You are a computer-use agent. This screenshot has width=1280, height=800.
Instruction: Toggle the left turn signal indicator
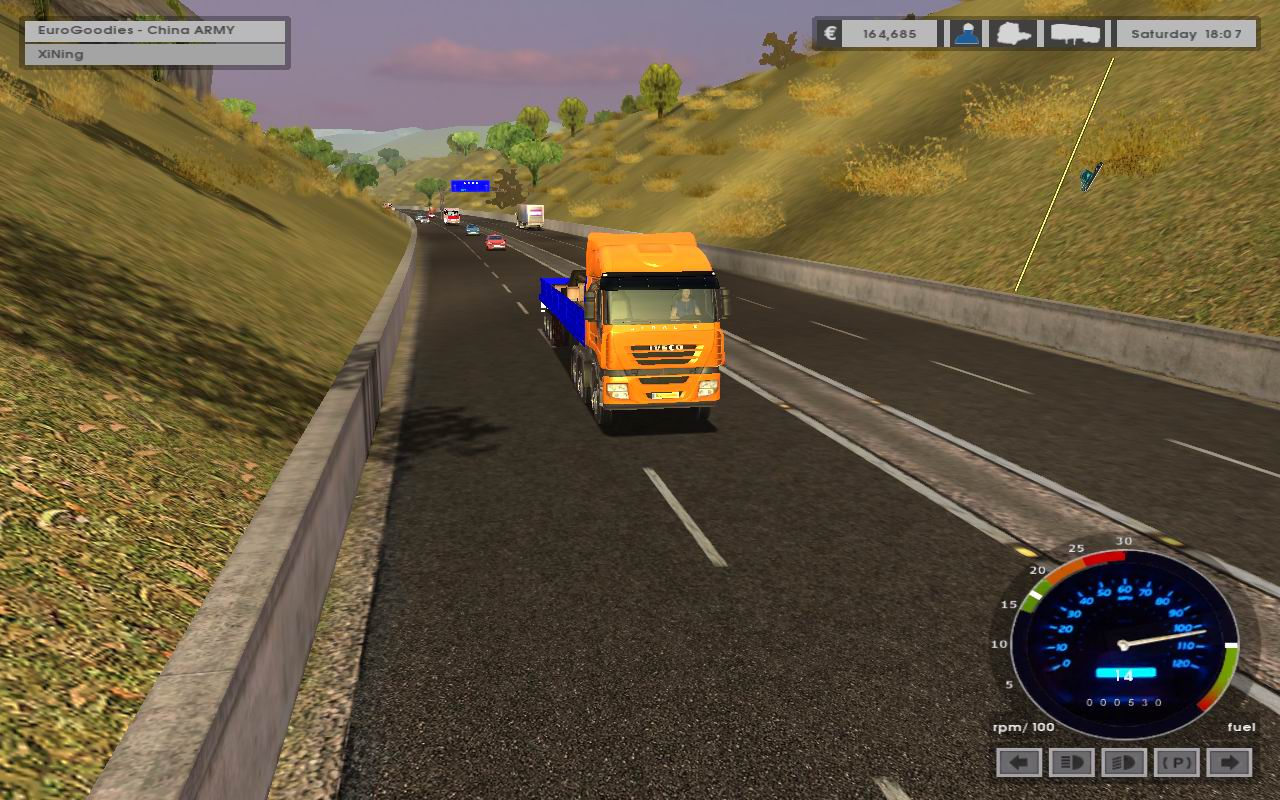click(x=1019, y=763)
